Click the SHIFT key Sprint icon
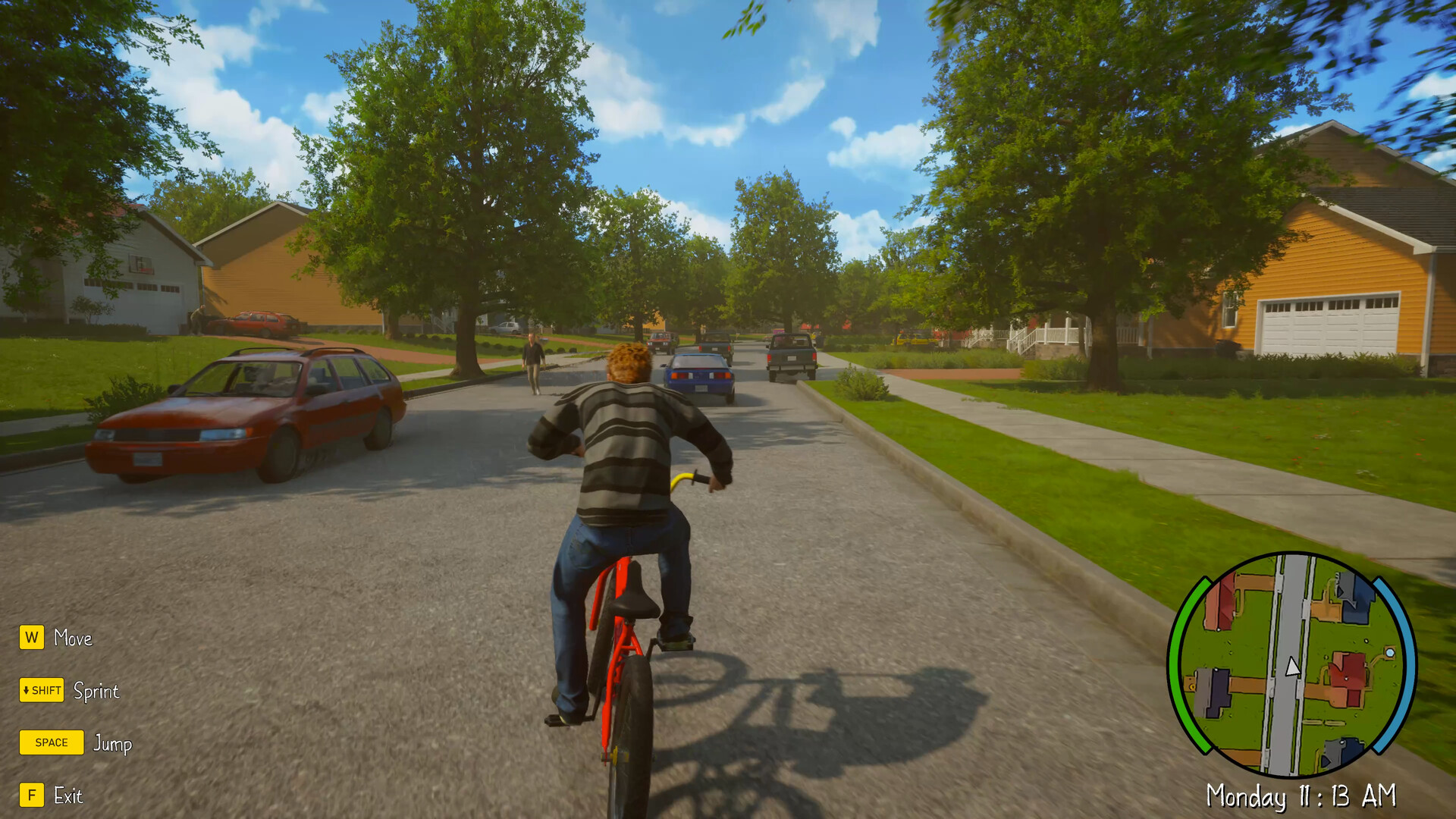The height and width of the screenshot is (819, 1456). [41, 691]
